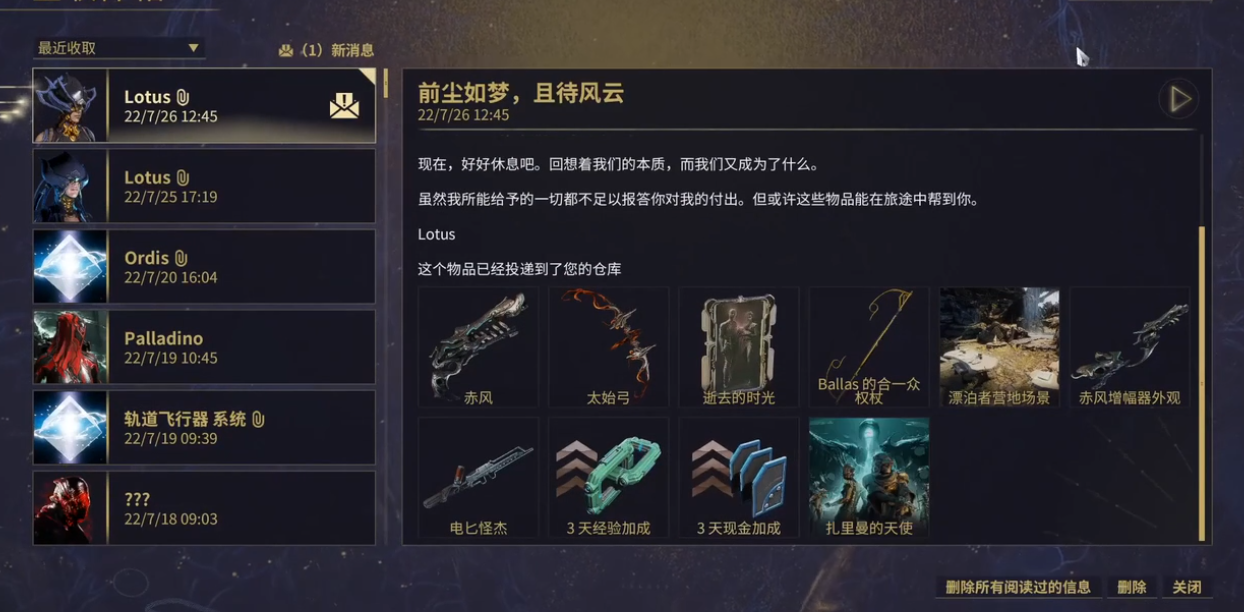This screenshot has height=612, width=1244.
Task: Select the 赤风增幅器外观 item
Action: coord(1129,347)
